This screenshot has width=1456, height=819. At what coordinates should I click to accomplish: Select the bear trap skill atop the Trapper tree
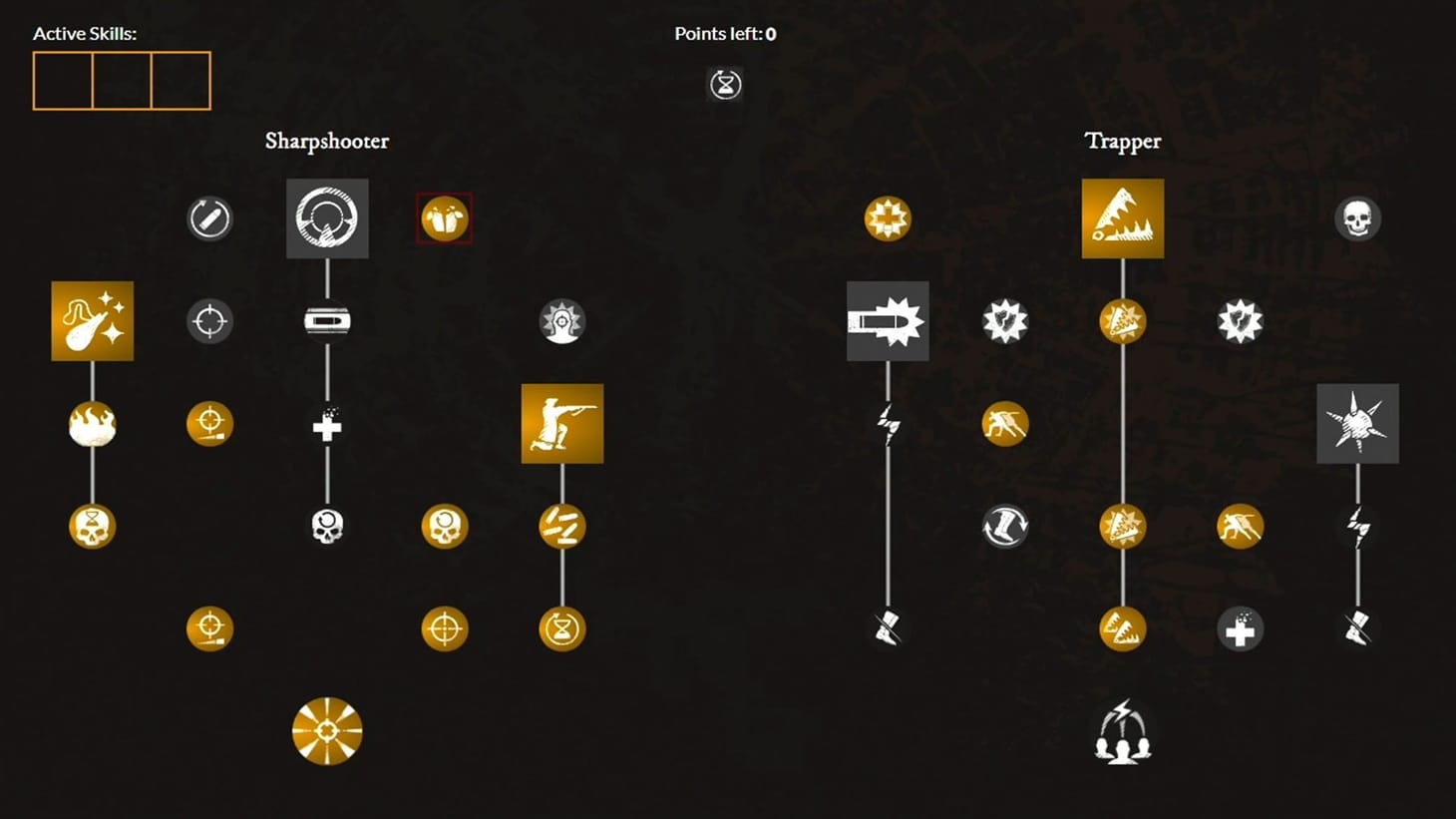click(1123, 217)
